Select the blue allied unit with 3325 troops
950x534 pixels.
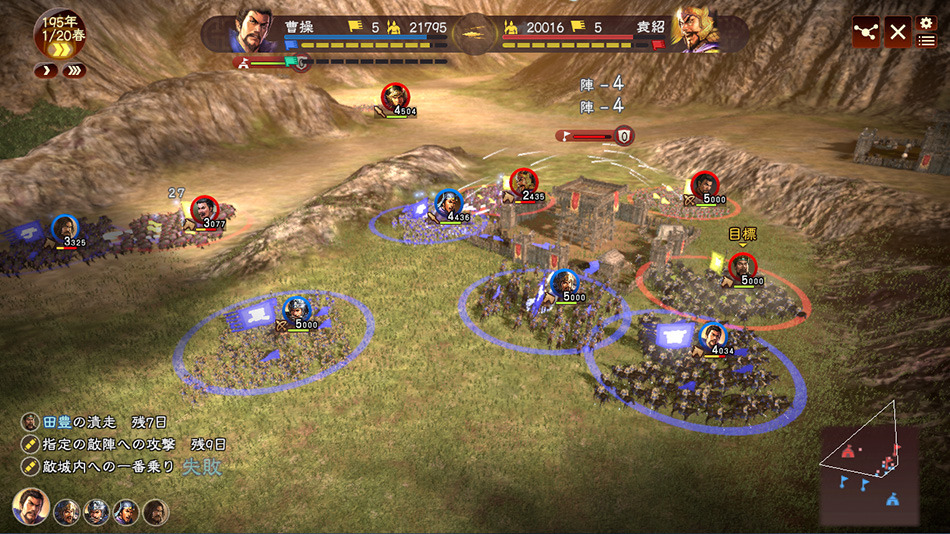click(65, 228)
